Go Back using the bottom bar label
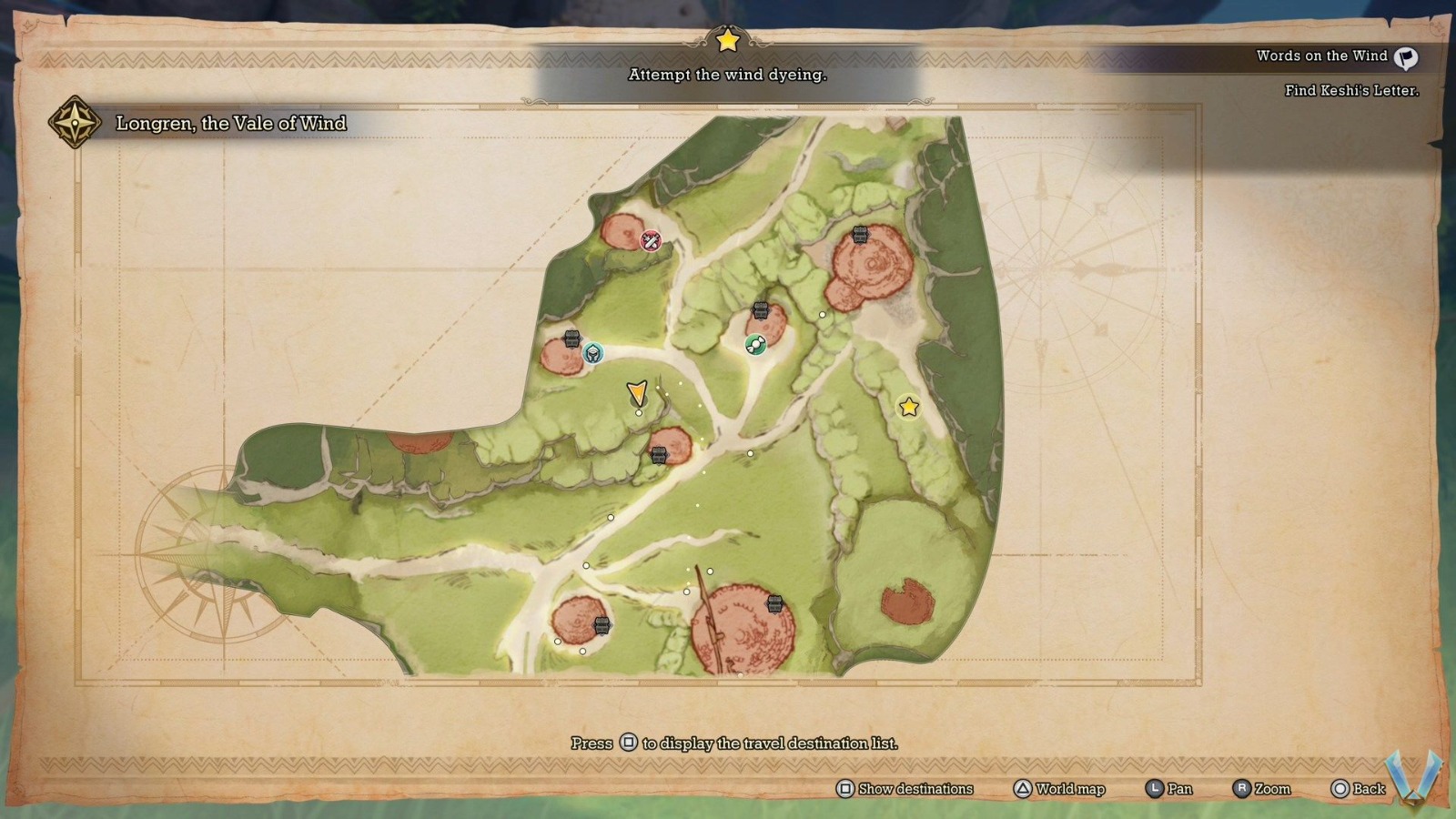1456x819 pixels. pos(1368,789)
